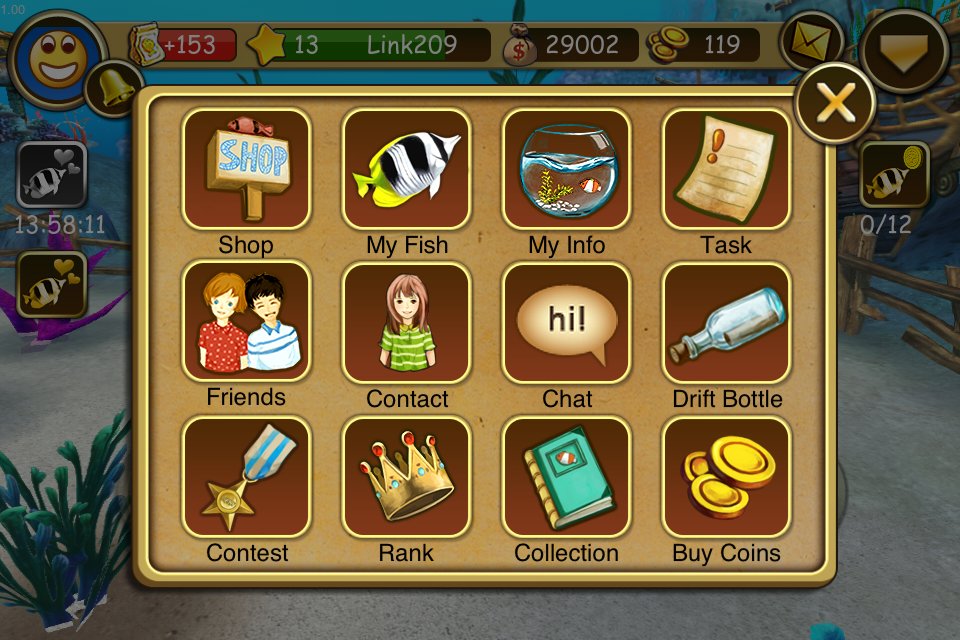Choose the Contact tile
Screen dimensions: 960x640
pyautogui.click(x=406, y=323)
